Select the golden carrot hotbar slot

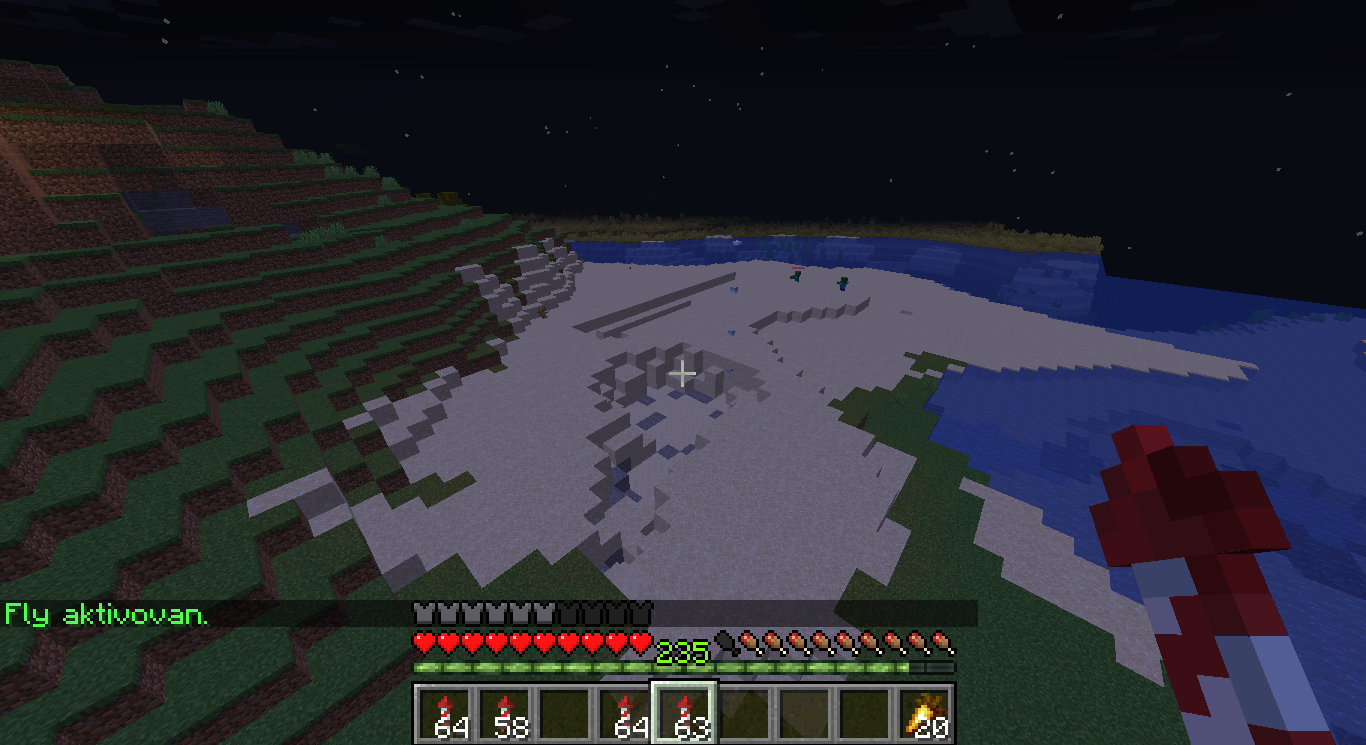(x=925, y=713)
